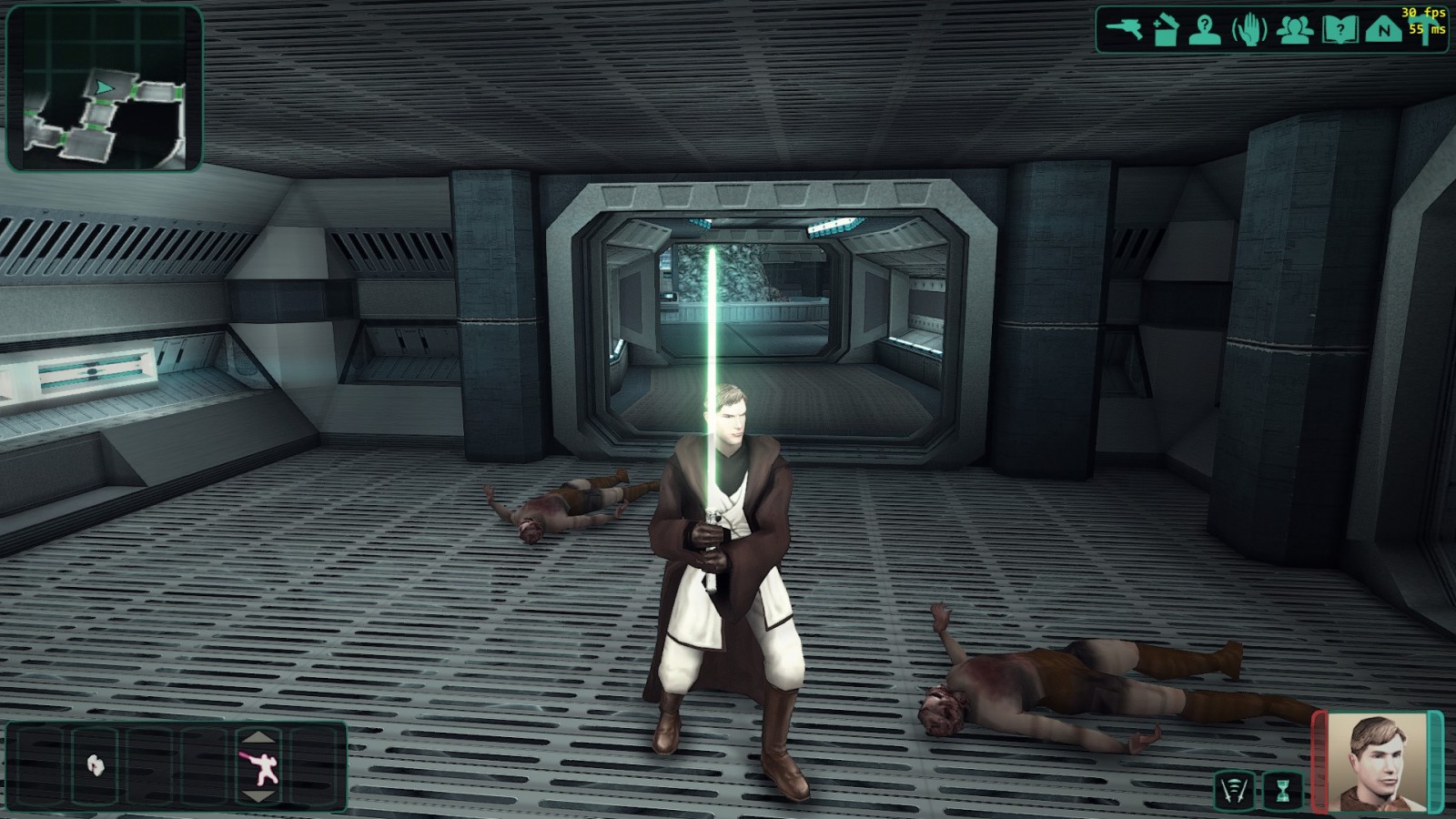
Task: View the journal book icon
Action: tap(1340, 30)
